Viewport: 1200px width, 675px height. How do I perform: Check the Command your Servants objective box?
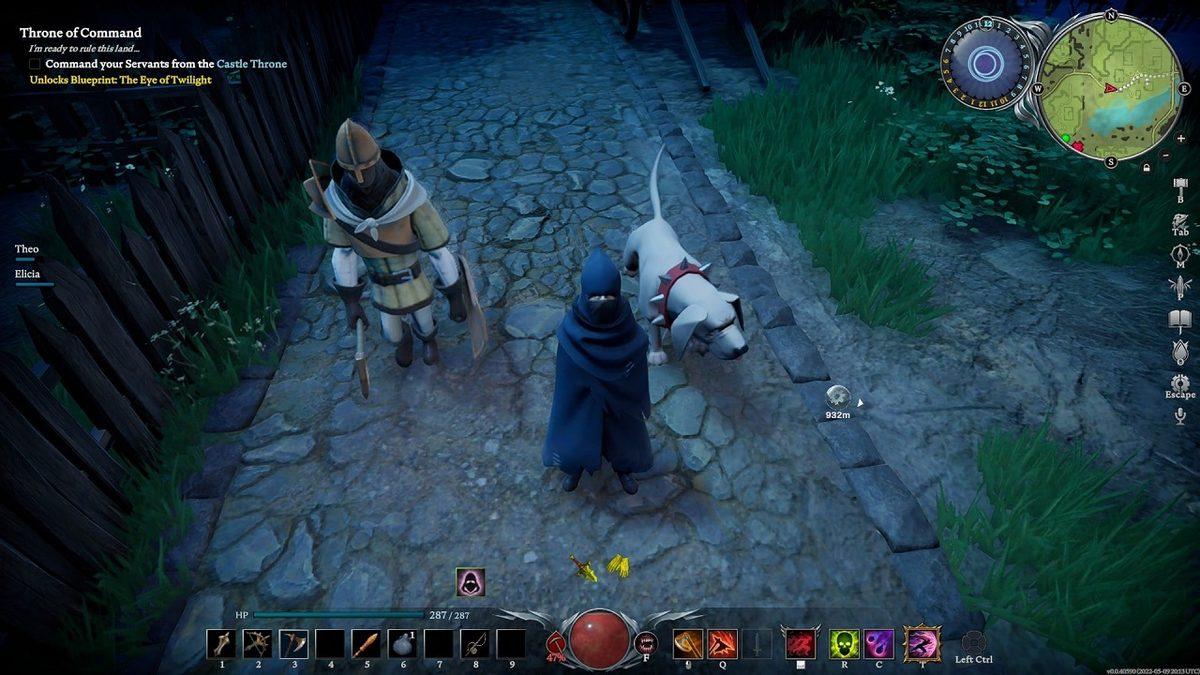pos(35,64)
